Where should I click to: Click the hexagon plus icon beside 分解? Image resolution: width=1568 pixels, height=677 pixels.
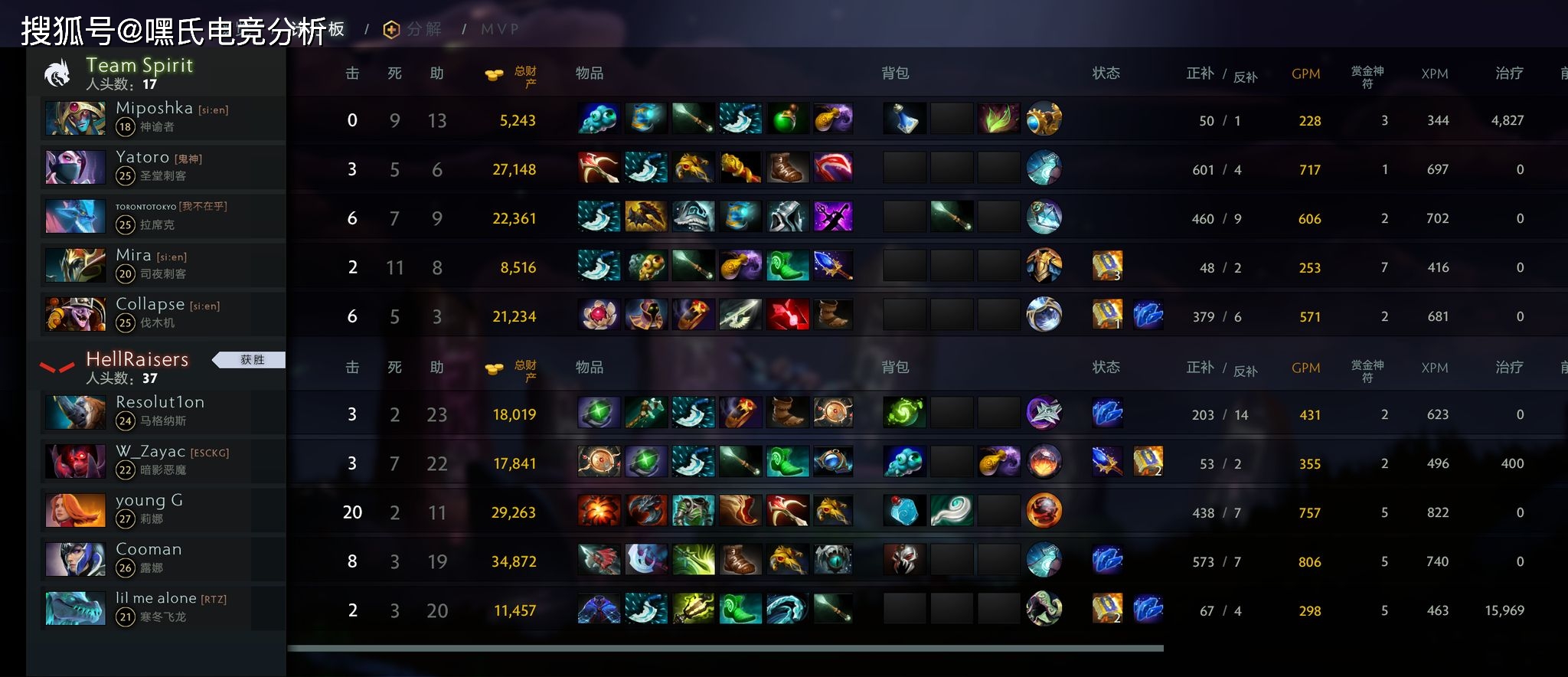click(x=390, y=28)
